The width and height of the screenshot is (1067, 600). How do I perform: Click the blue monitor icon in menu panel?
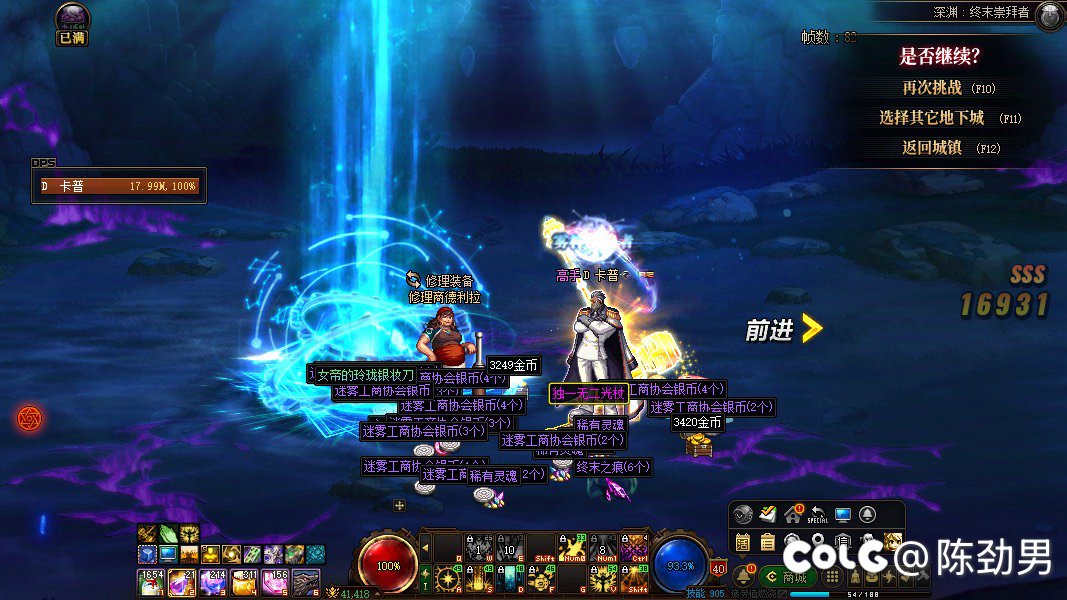[842, 515]
